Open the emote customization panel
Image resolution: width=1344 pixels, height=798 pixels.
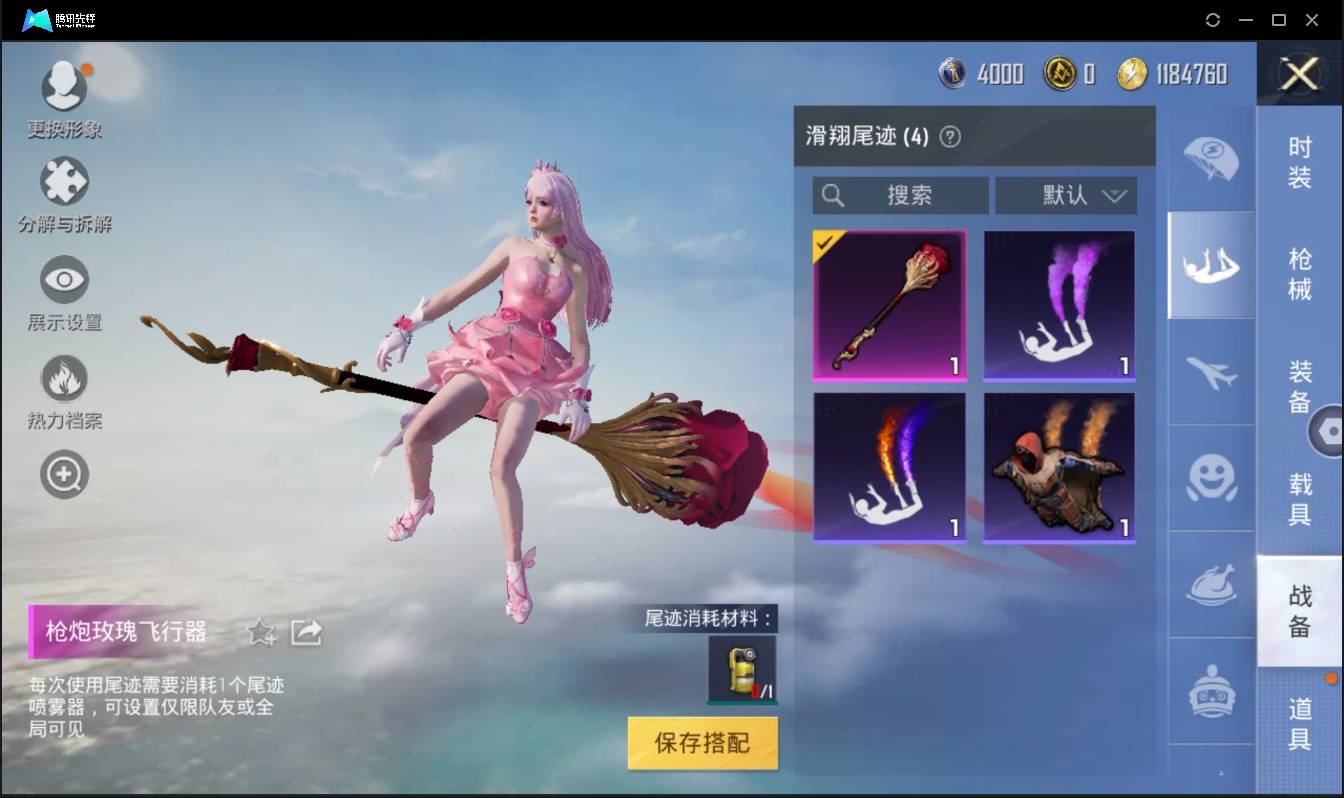coord(1211,479)
